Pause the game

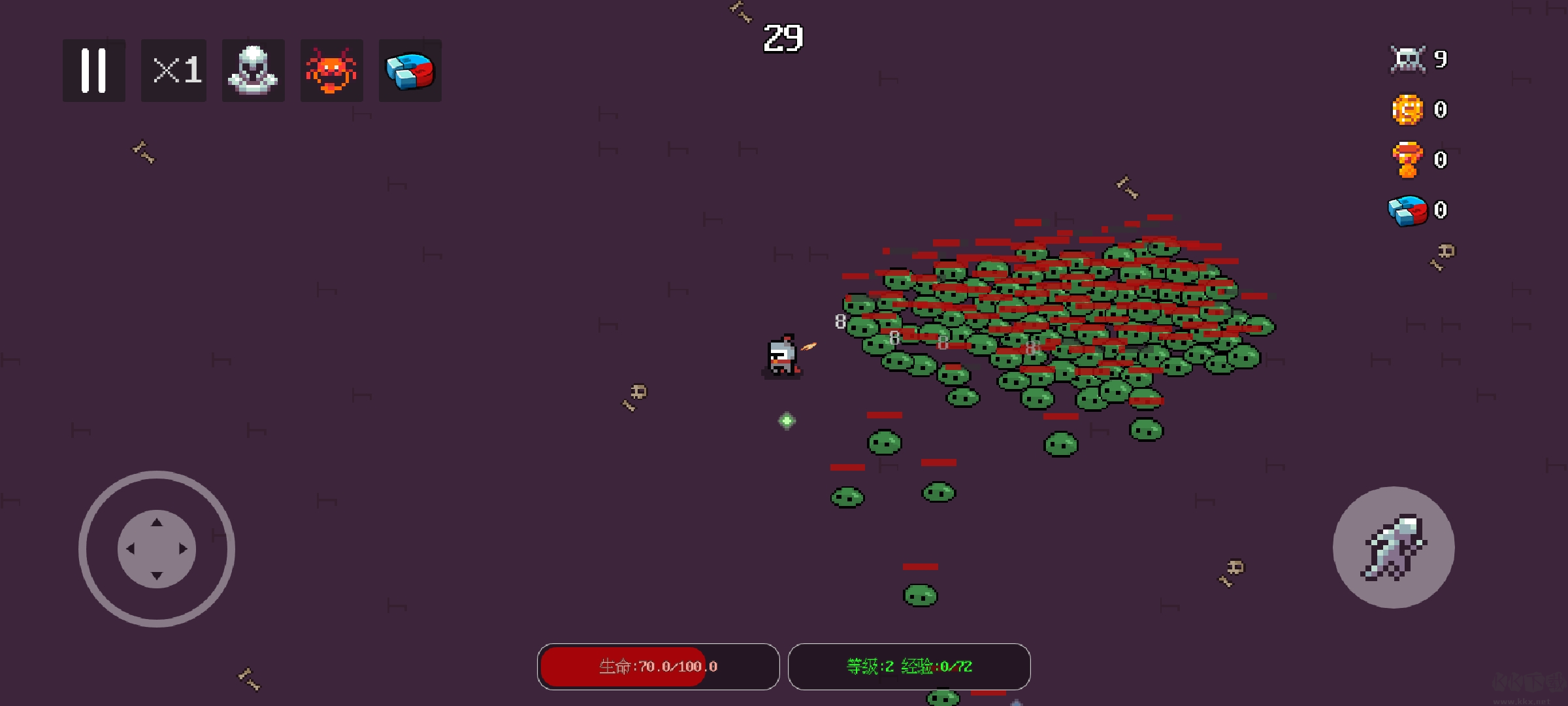pos(93,71)
